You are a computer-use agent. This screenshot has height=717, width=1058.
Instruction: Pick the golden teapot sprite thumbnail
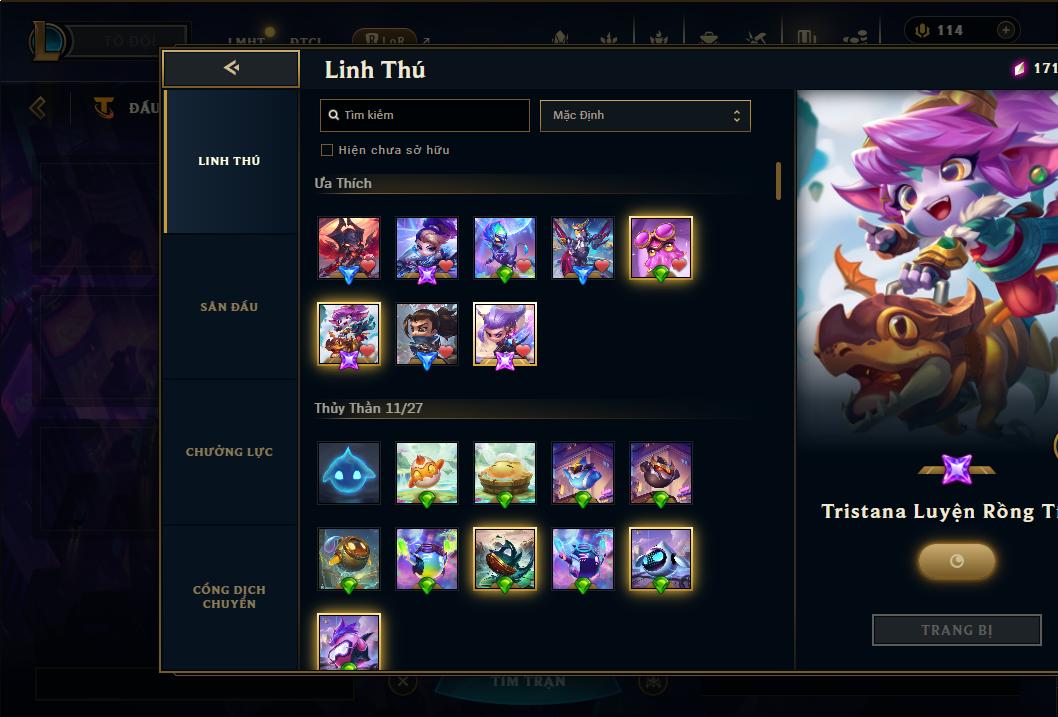tap(349, 558)
